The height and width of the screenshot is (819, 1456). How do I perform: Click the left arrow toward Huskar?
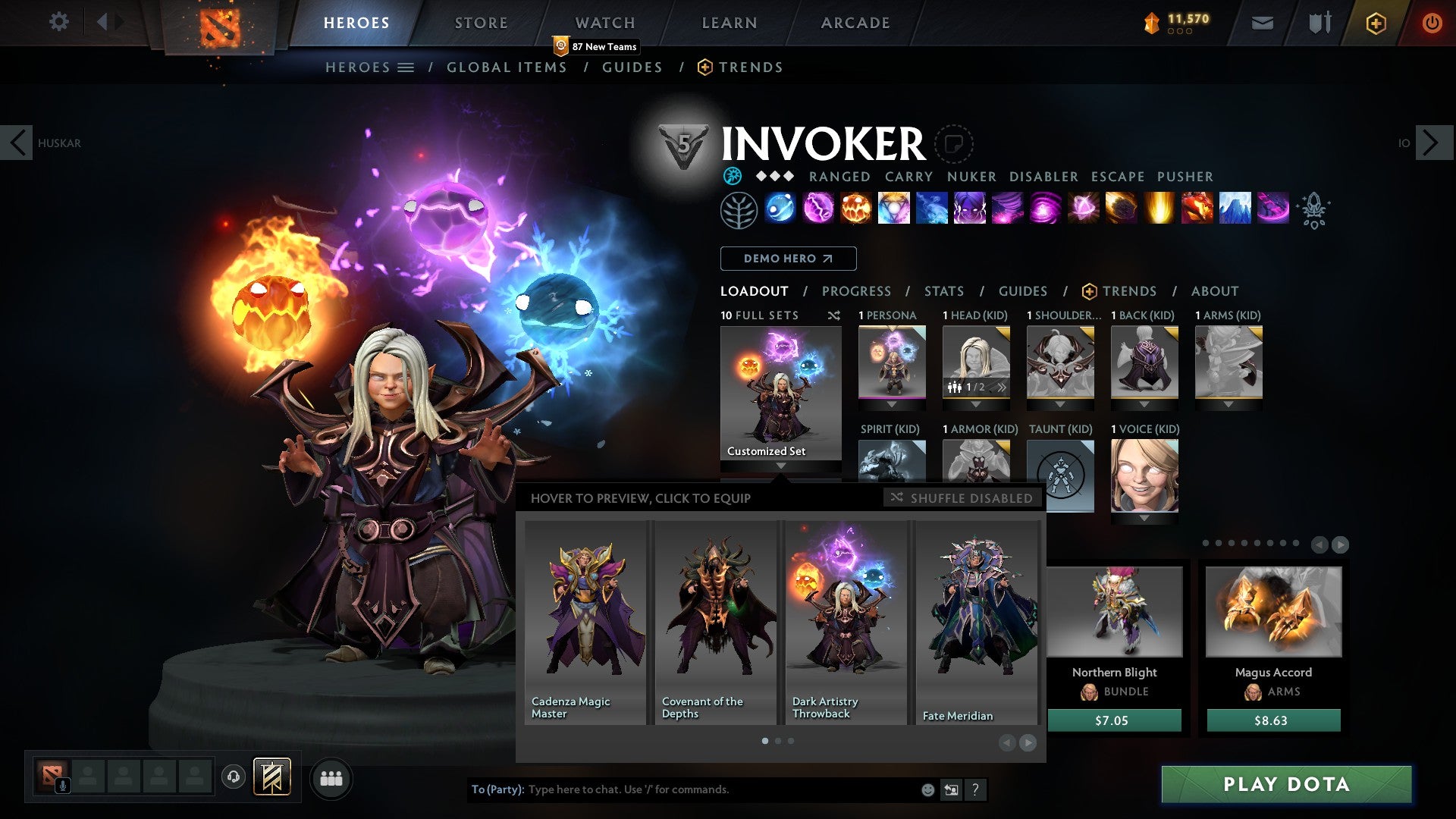pyautogui.click(x=17, y=142)
